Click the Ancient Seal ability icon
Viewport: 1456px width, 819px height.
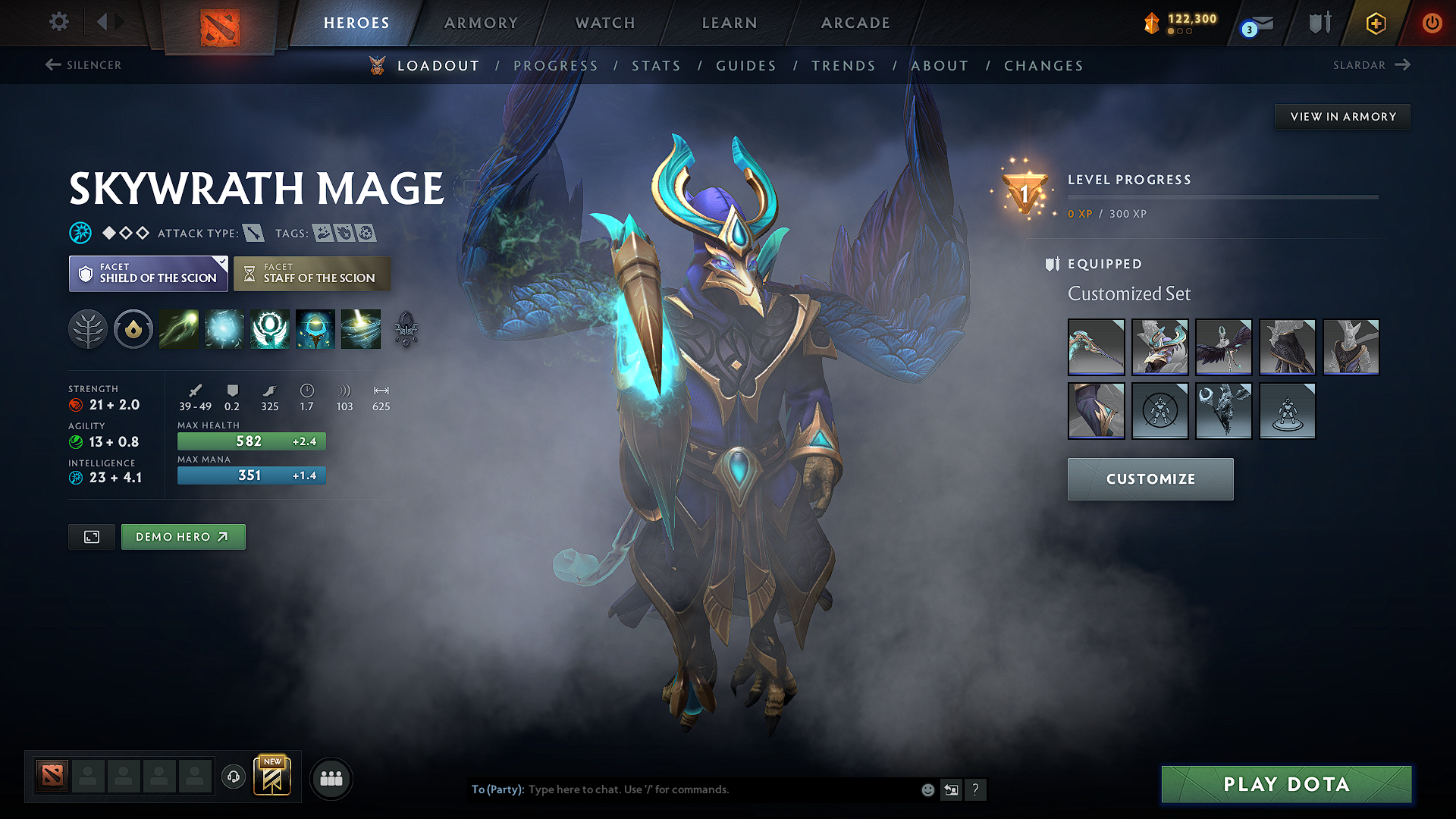click(270, 329)
